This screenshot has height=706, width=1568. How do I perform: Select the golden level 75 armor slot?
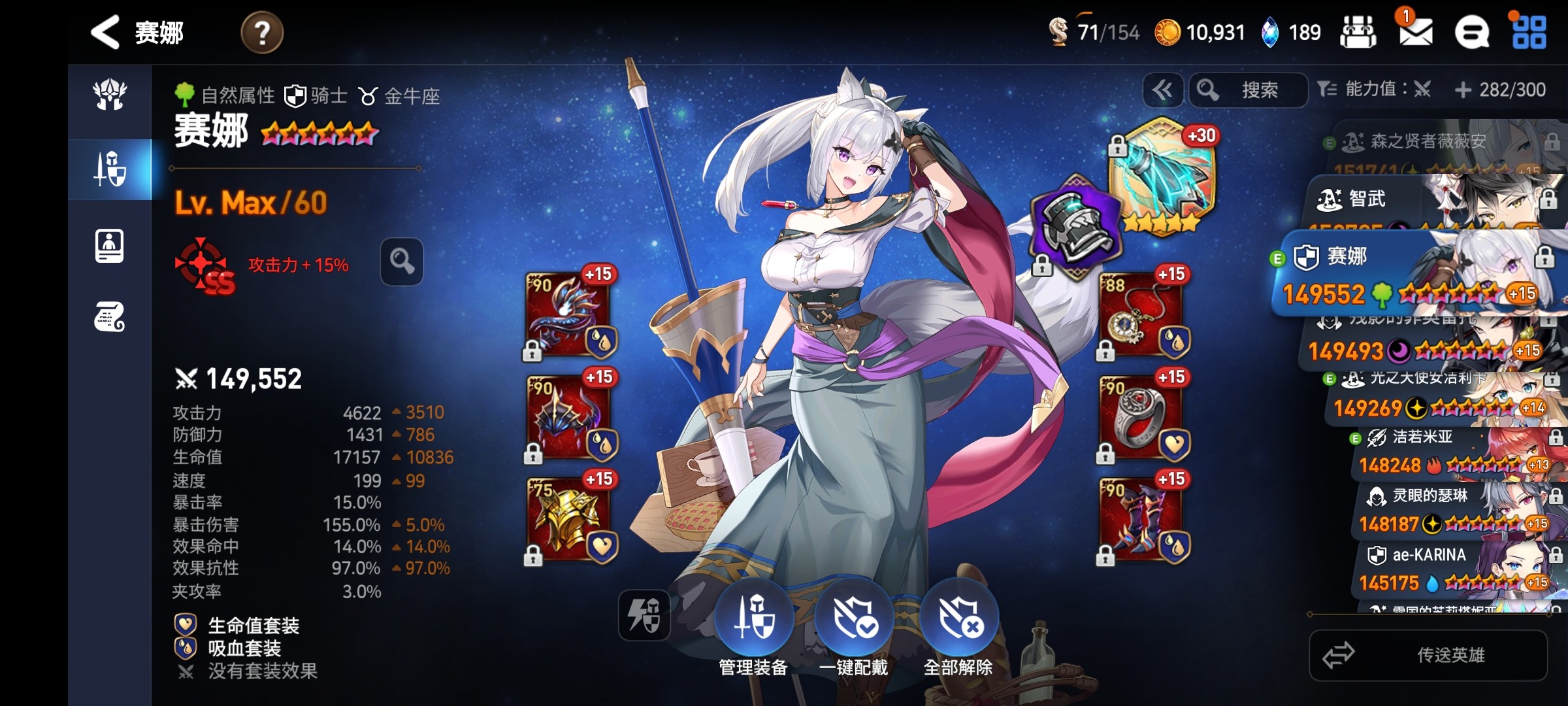coord(568,519)
